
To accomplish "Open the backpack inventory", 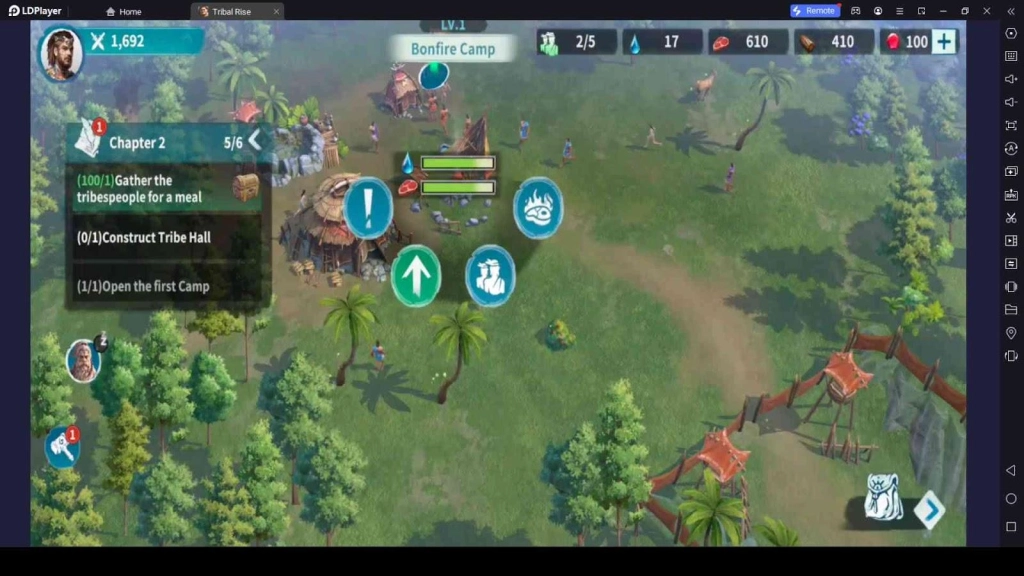I will coord(883,499).
